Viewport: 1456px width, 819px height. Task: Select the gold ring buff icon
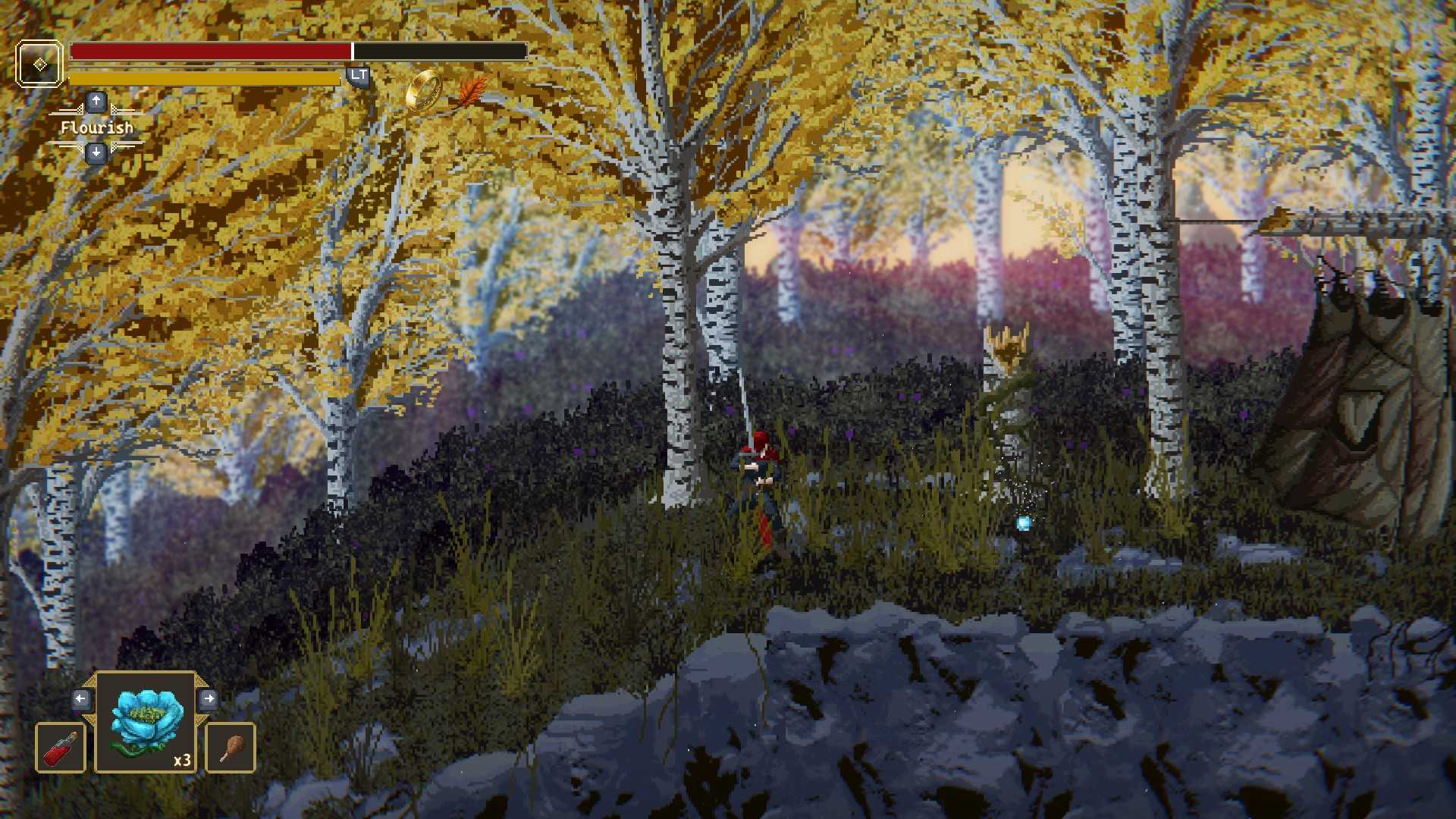(x=423, y=90)
